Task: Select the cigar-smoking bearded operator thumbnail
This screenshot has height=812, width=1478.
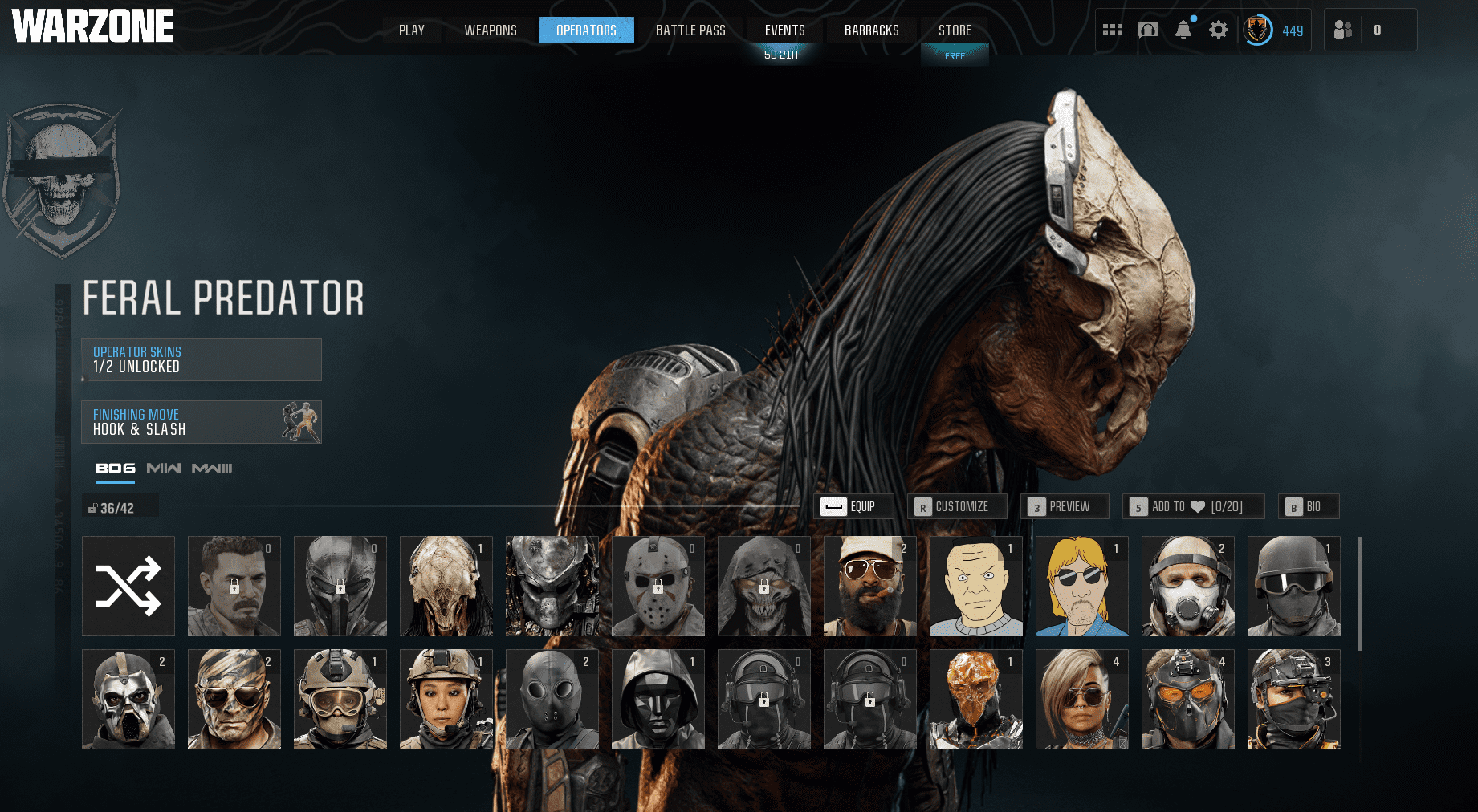Action: tap(869, 586)
